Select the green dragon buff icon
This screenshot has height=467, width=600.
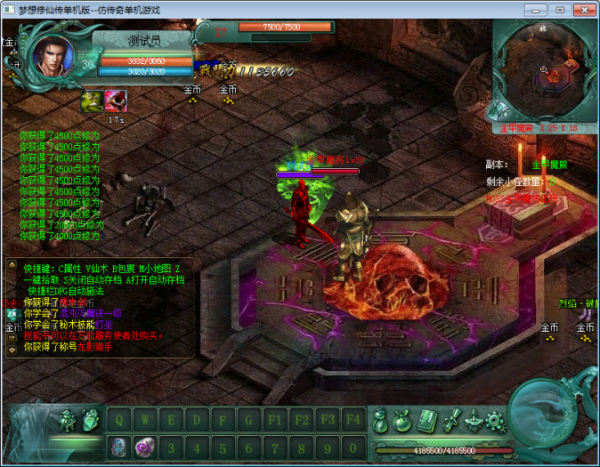(92, 100)
